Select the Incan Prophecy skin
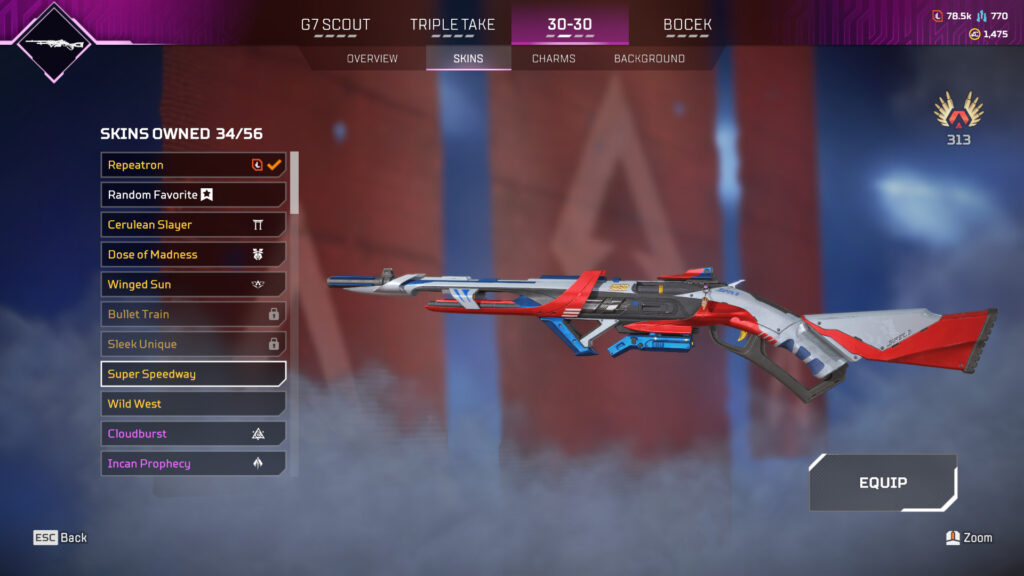 click(193, 464)
